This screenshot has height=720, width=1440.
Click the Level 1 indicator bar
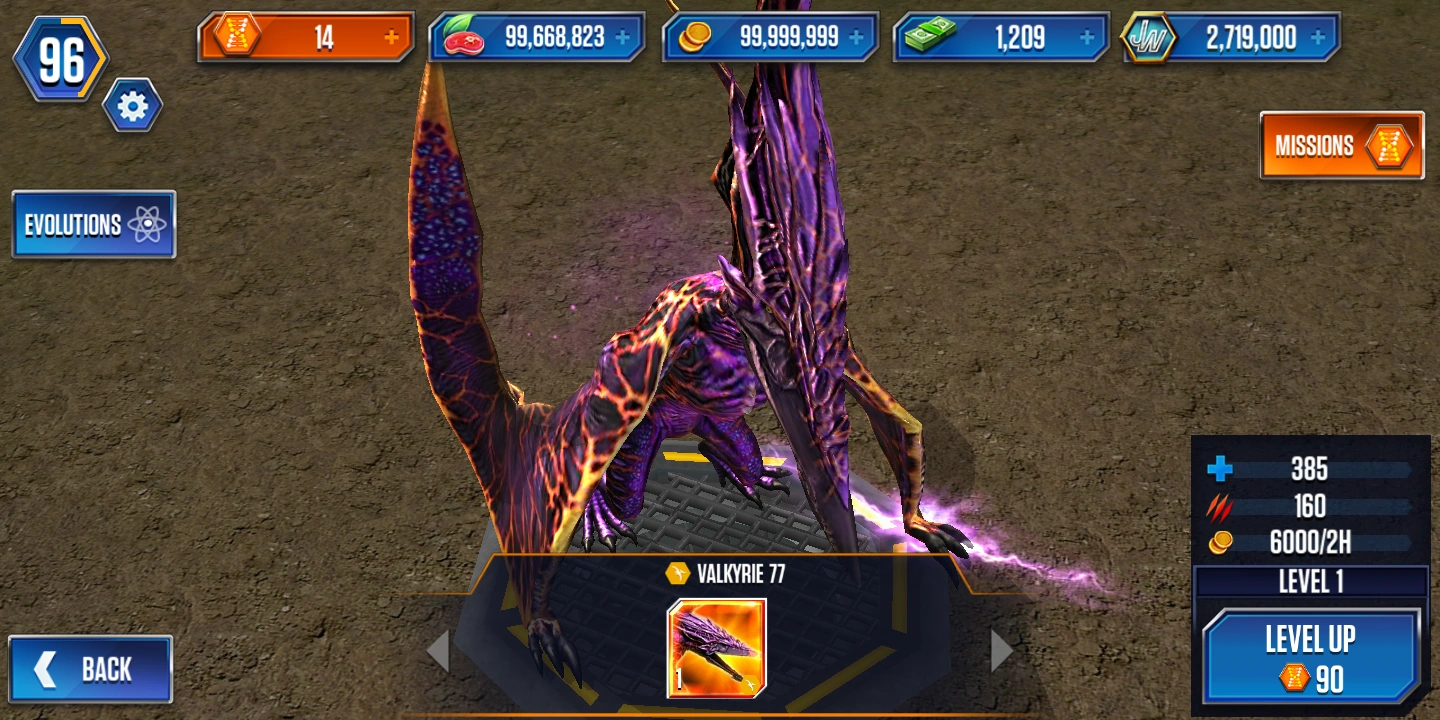point(1312,580)
